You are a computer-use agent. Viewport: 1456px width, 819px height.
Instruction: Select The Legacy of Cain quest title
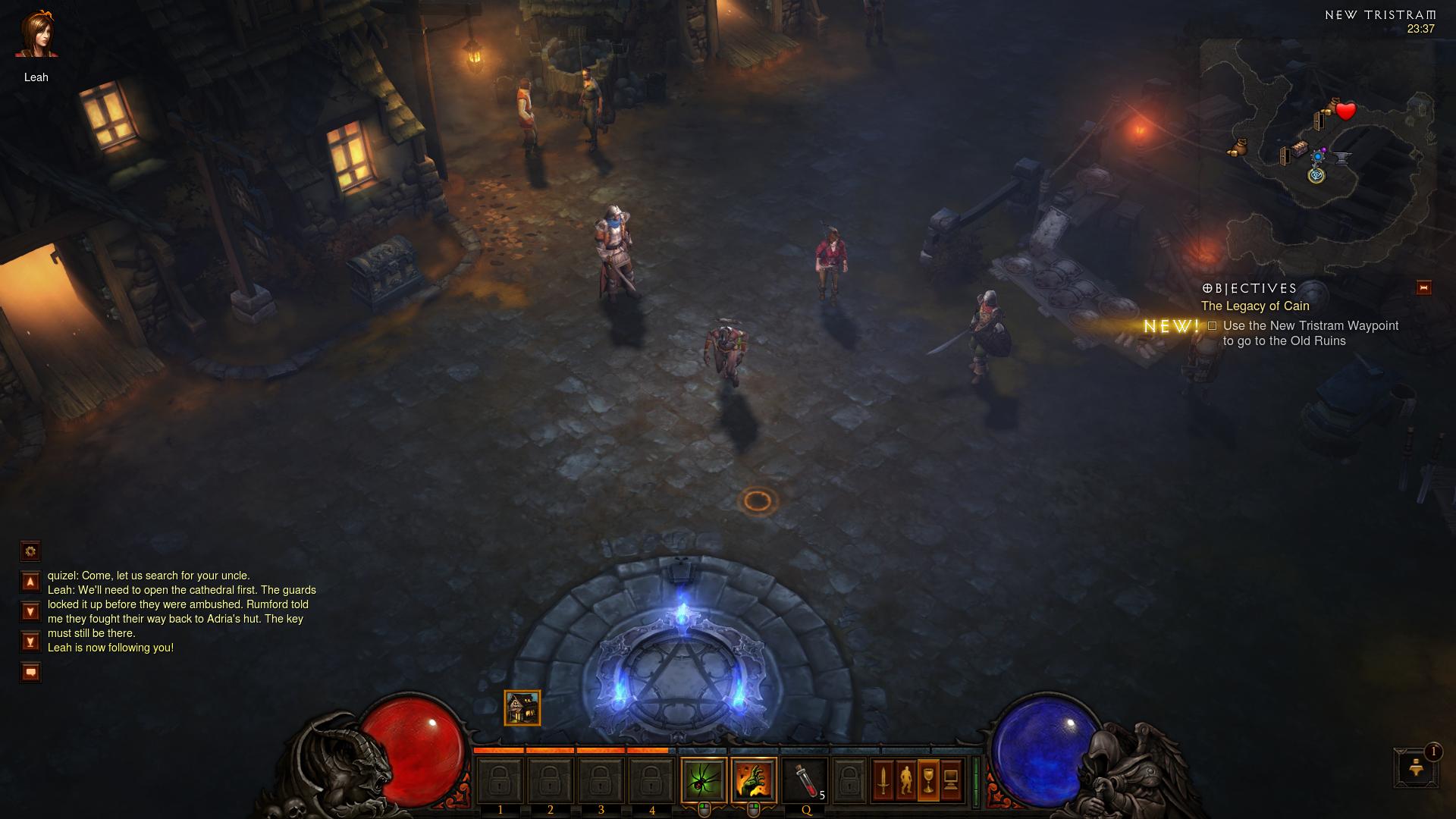point(1255,306)
